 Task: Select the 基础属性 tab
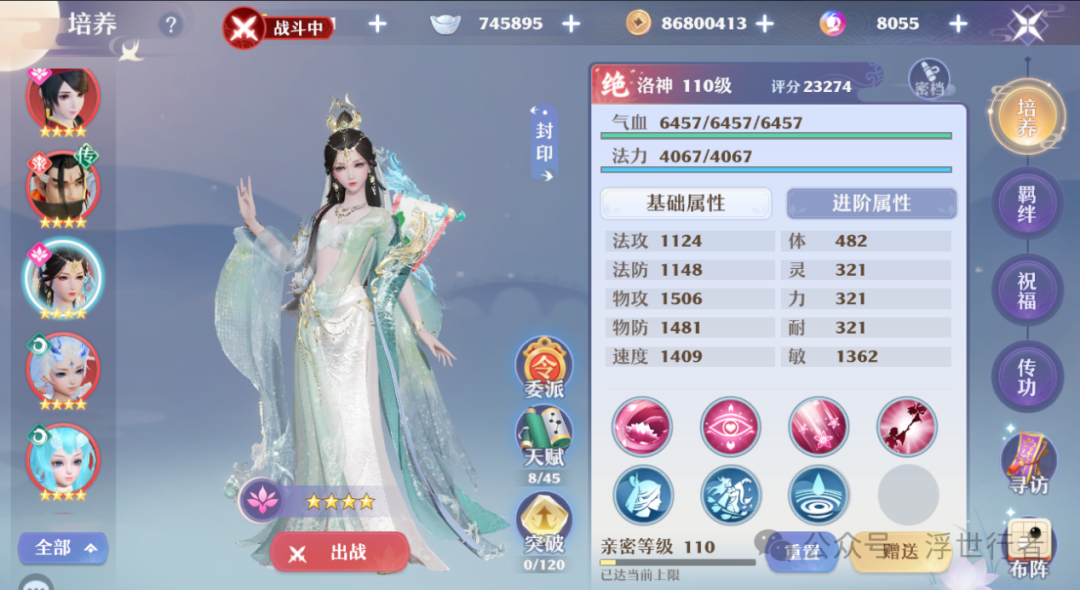click(685, 203)
